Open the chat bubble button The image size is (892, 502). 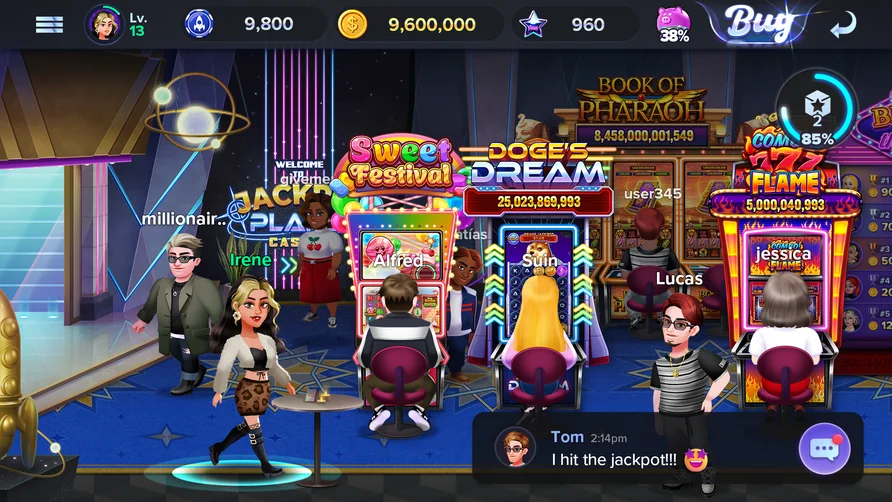click(x=824, y=448)
